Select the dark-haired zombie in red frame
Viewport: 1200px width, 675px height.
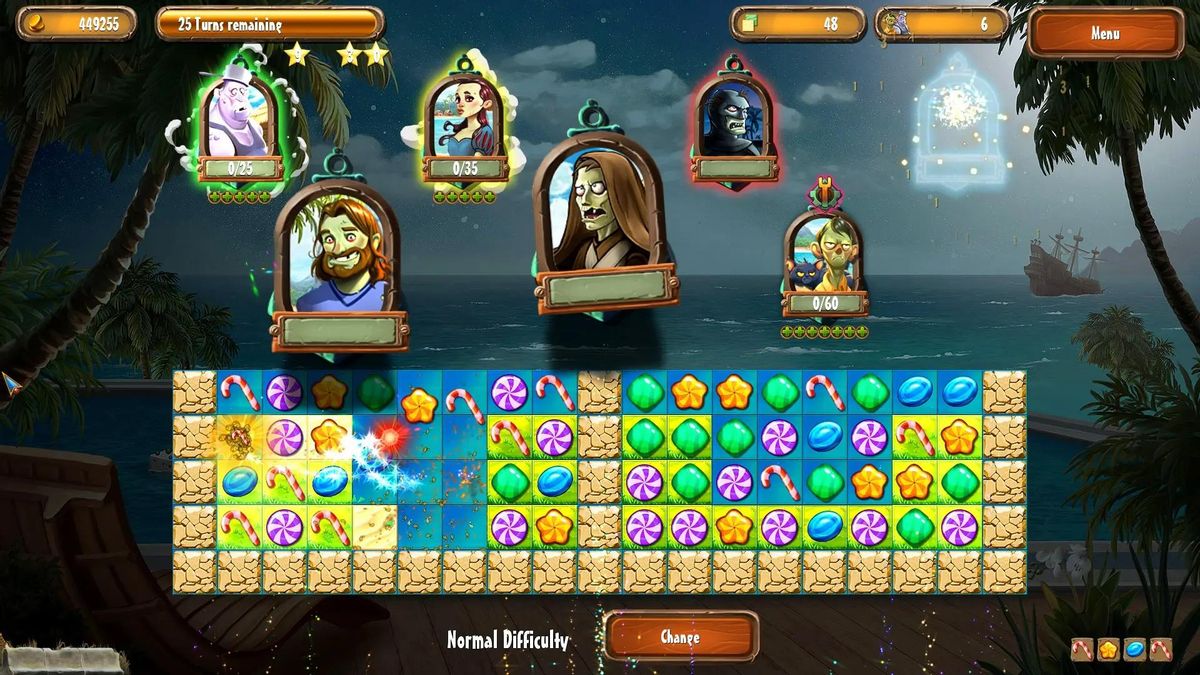pyautogui.click(x=735, y=120)
